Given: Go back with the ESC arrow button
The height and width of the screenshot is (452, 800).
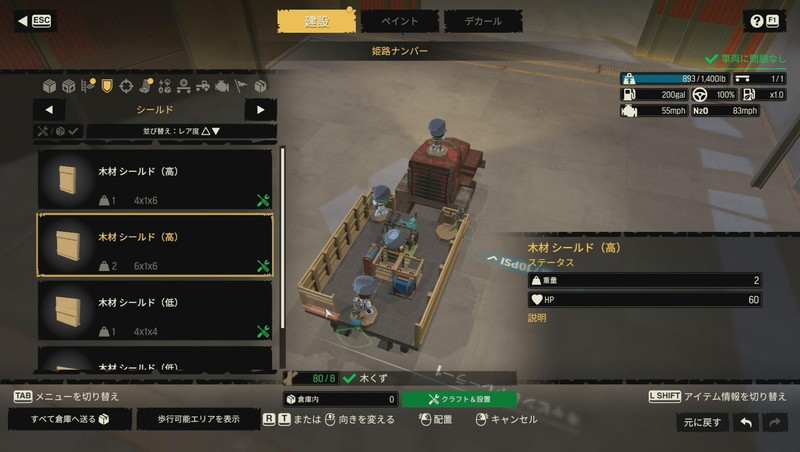Looking at the screenshot, I should 36,21.
